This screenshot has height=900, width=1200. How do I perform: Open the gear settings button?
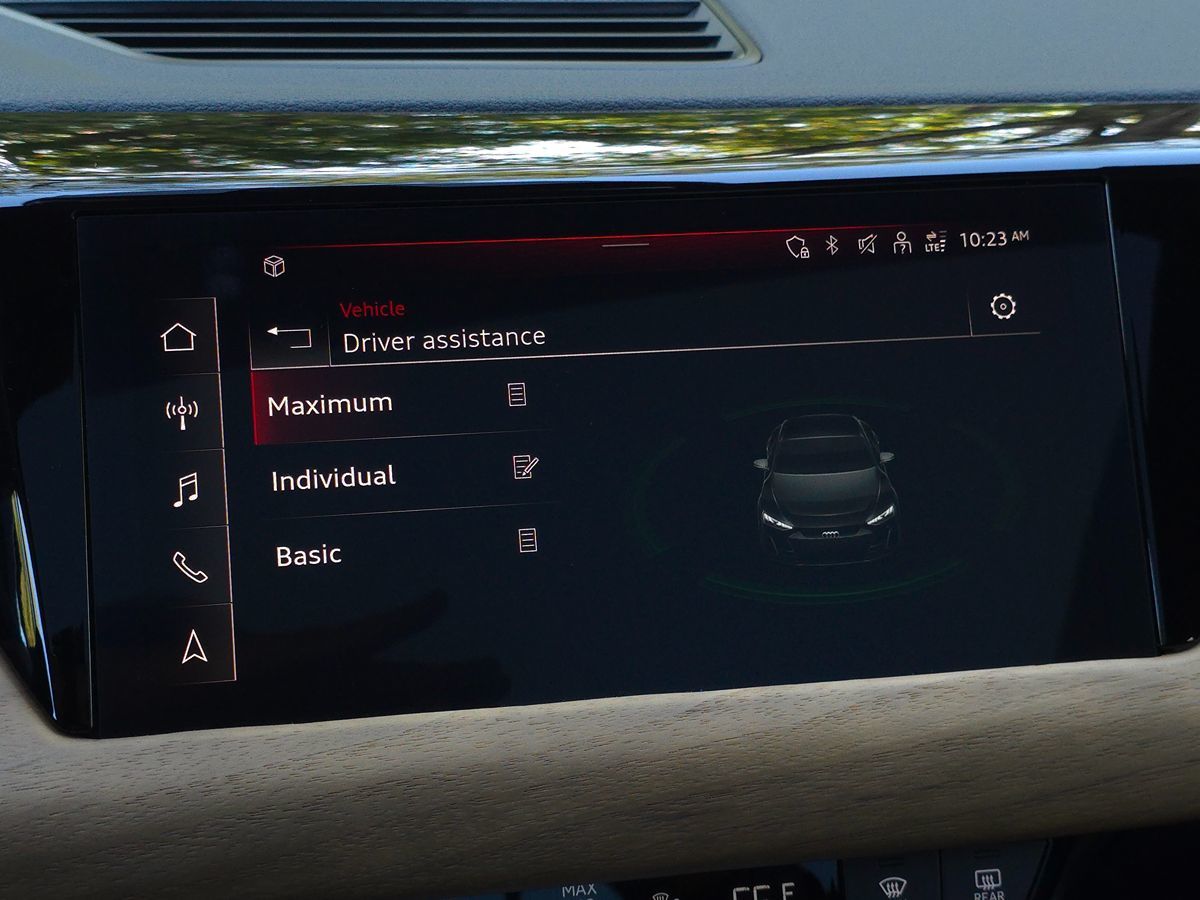(x=1003, y=307)
